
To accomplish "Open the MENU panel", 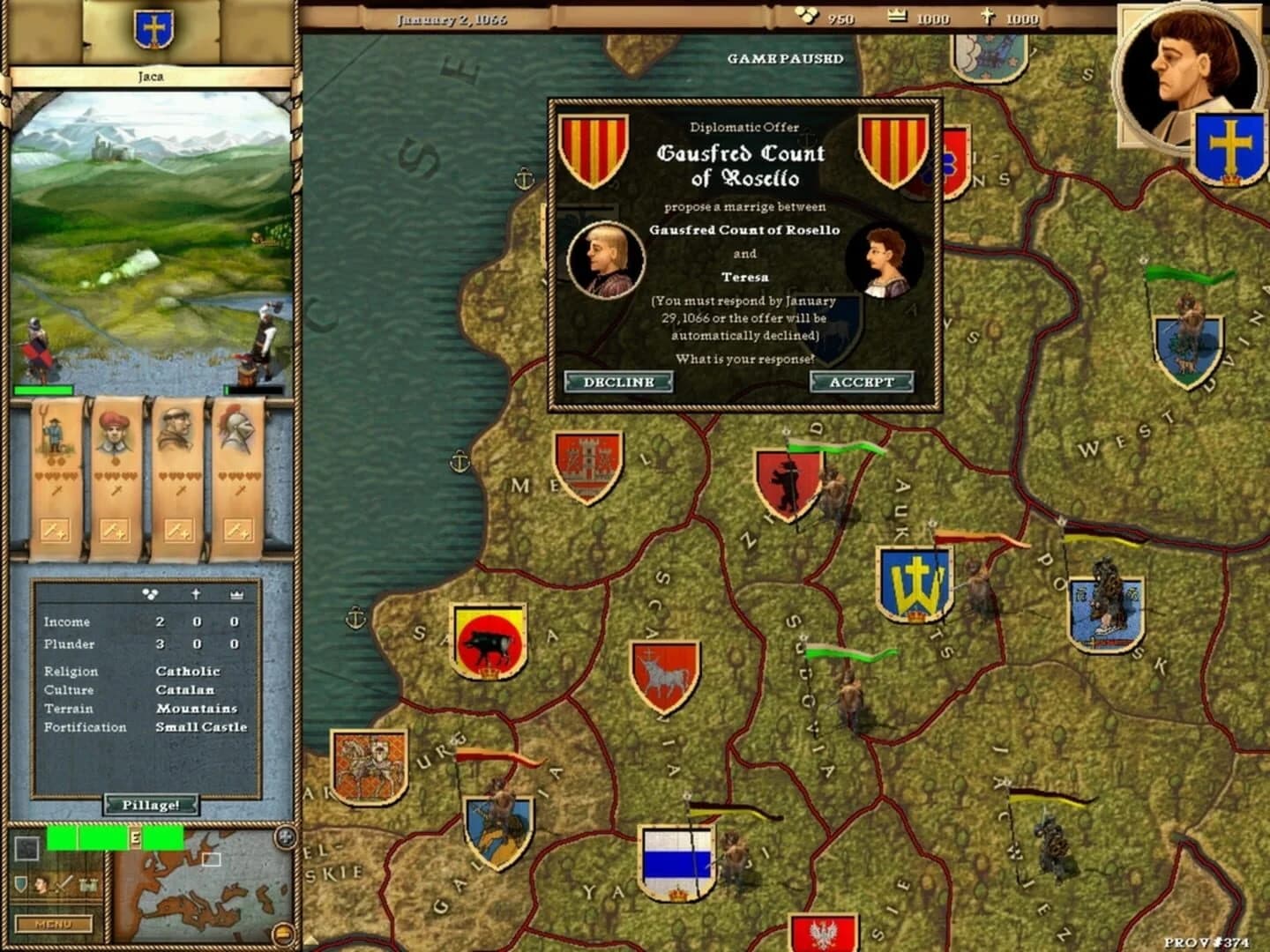I will point(54,924).
